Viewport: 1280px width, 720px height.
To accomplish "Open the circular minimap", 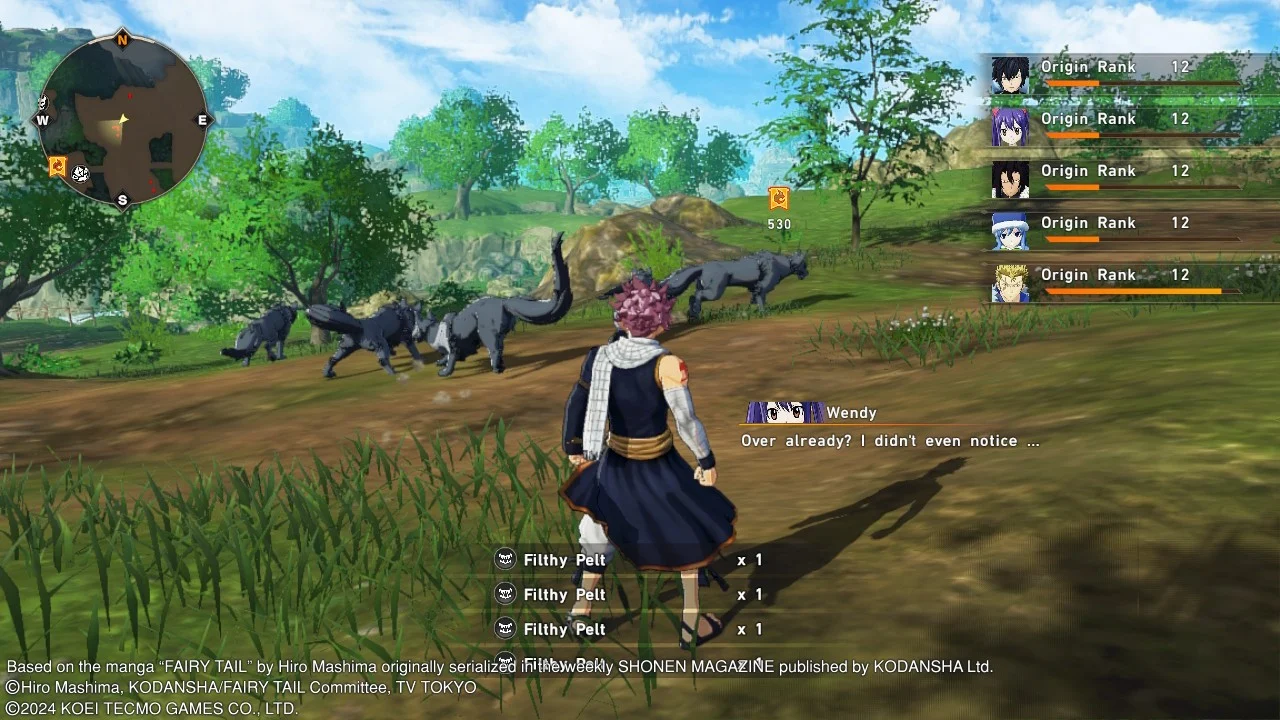I will (123, 121).
